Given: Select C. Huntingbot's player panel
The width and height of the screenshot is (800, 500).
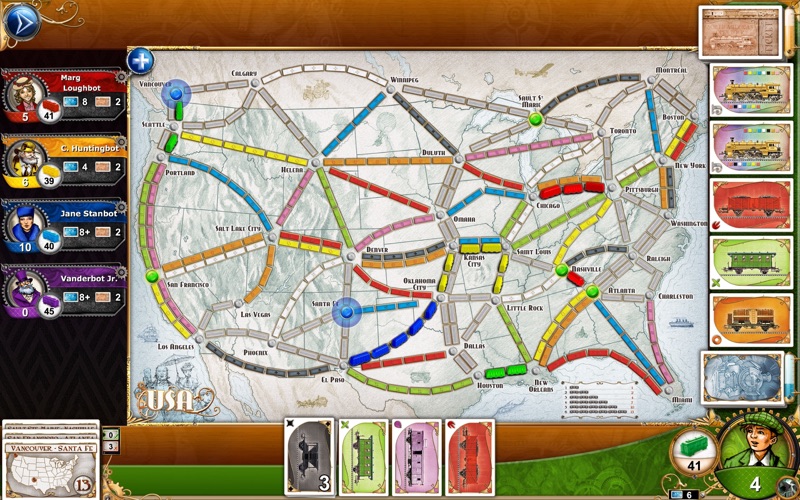Looking at the screenshot, I should tap(62, 161).
